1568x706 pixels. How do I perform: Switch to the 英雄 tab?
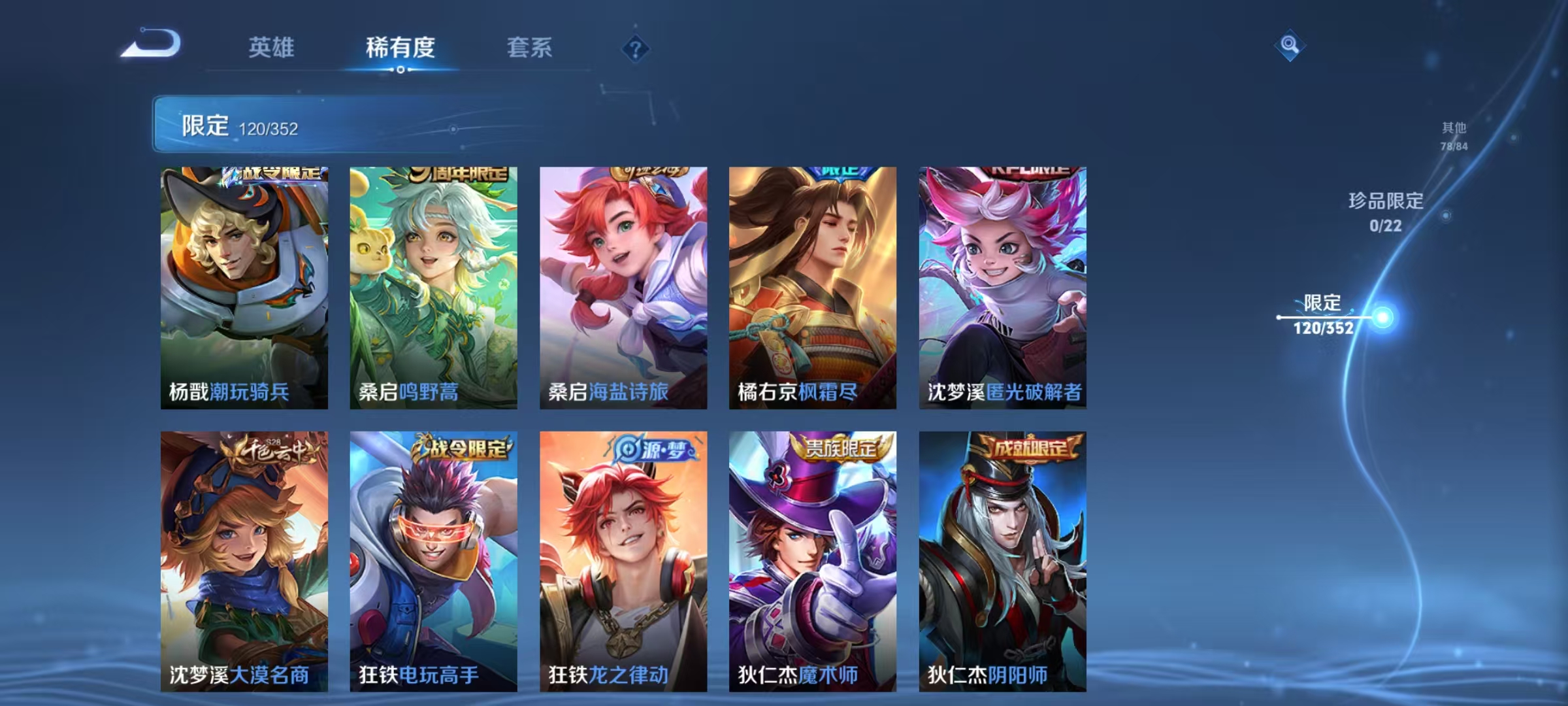271,47
